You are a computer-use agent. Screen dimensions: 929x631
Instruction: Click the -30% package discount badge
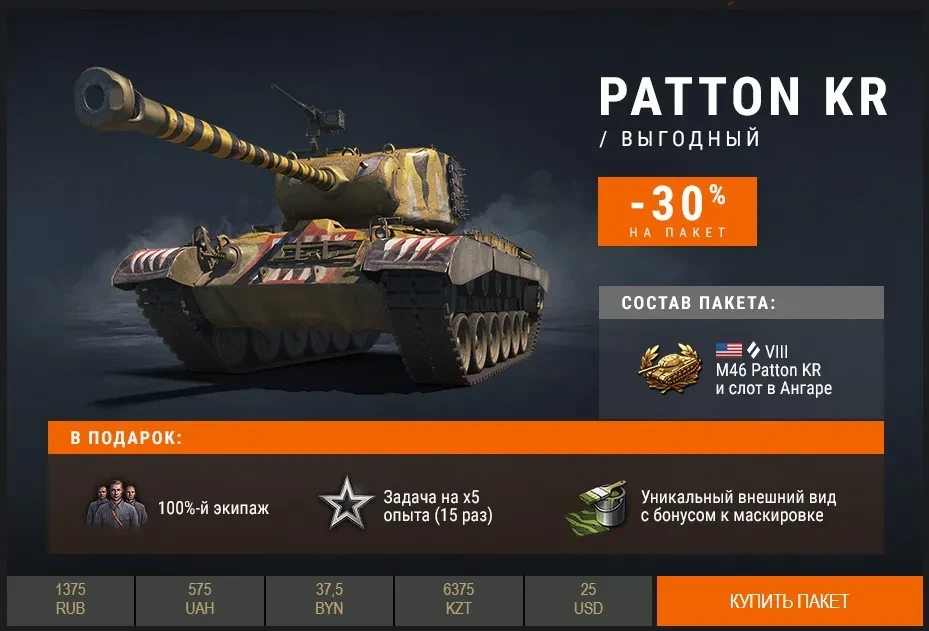tap(677, 211)
